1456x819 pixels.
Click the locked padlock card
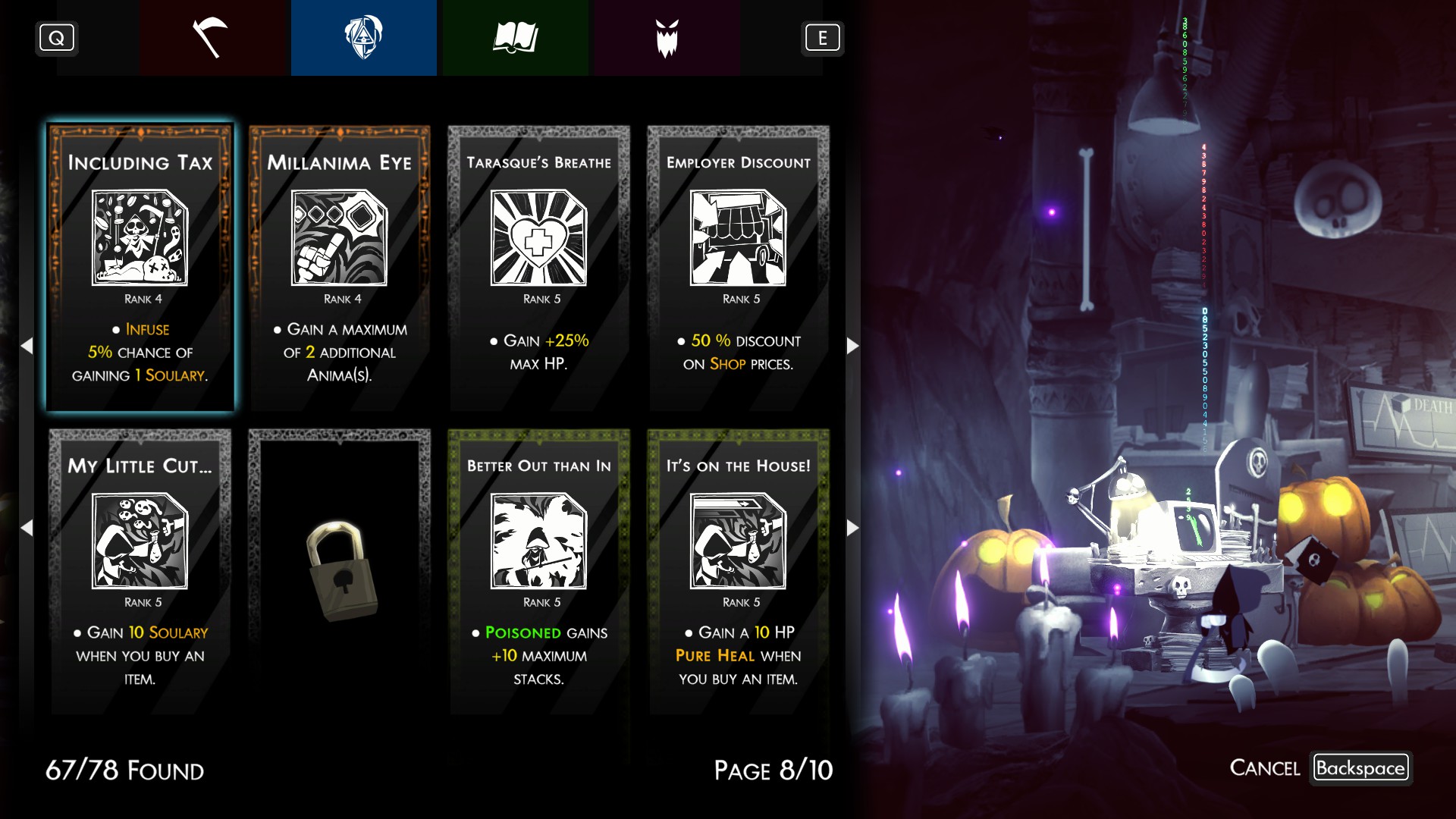coord(340,571)
